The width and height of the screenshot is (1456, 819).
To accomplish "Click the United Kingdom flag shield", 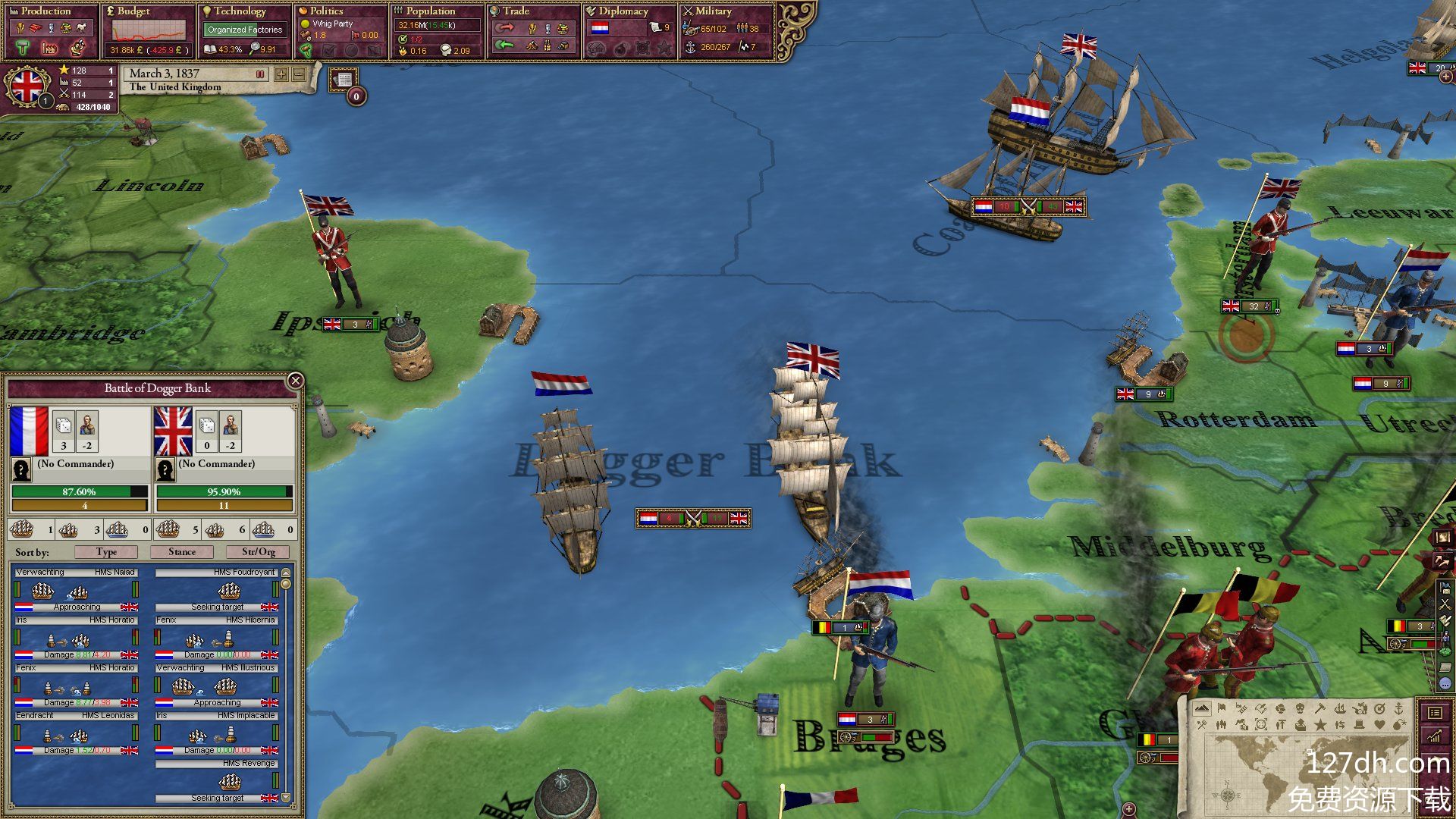I will 27,86.
